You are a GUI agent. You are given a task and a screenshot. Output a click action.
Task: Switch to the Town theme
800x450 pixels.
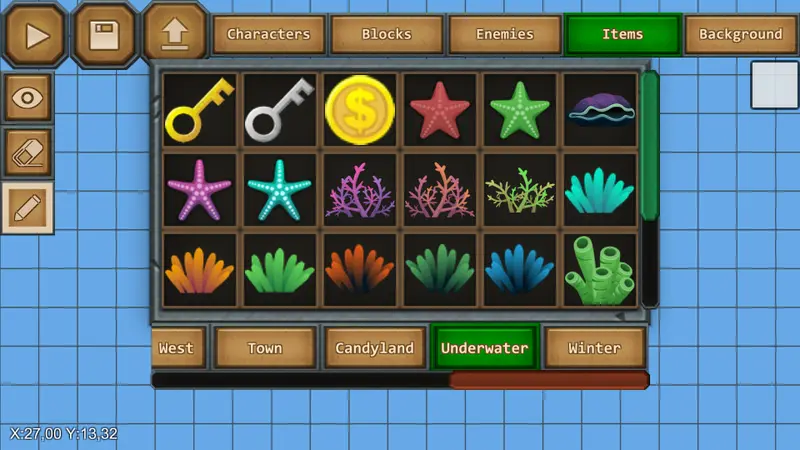[x=265, y=348]
